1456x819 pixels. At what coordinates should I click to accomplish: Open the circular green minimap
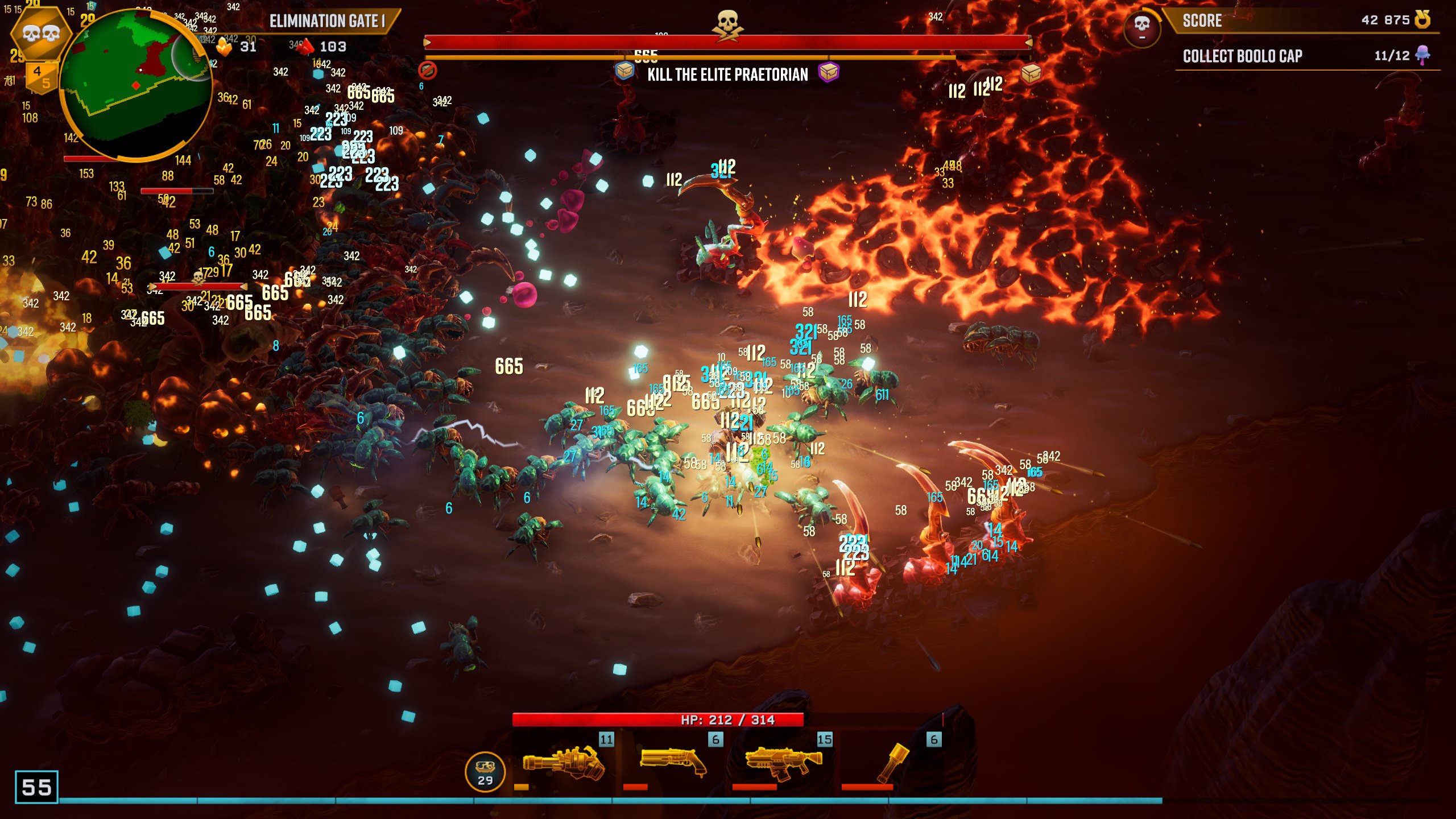click(135, 84)
